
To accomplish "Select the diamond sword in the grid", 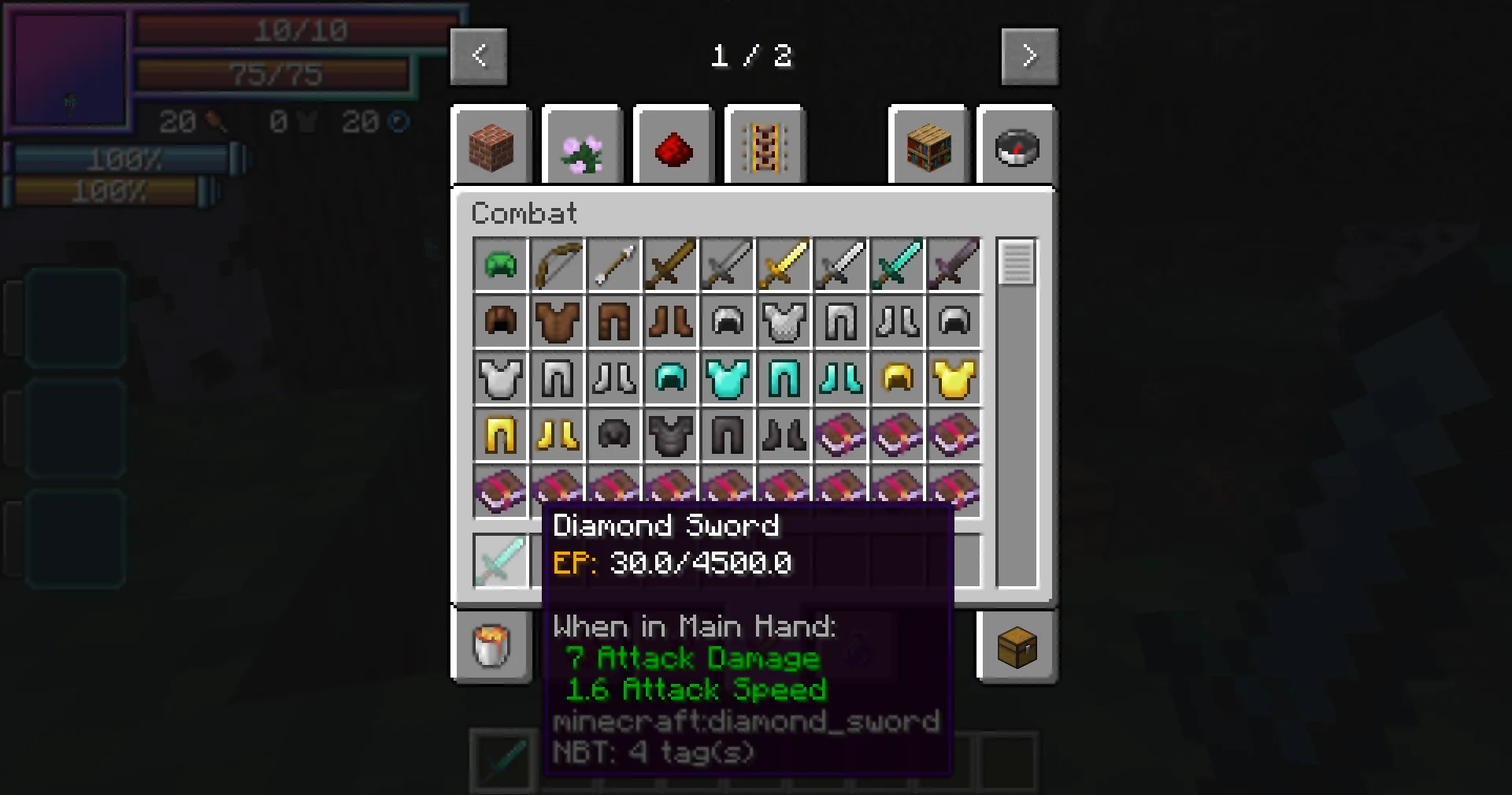I will [898, 264].
